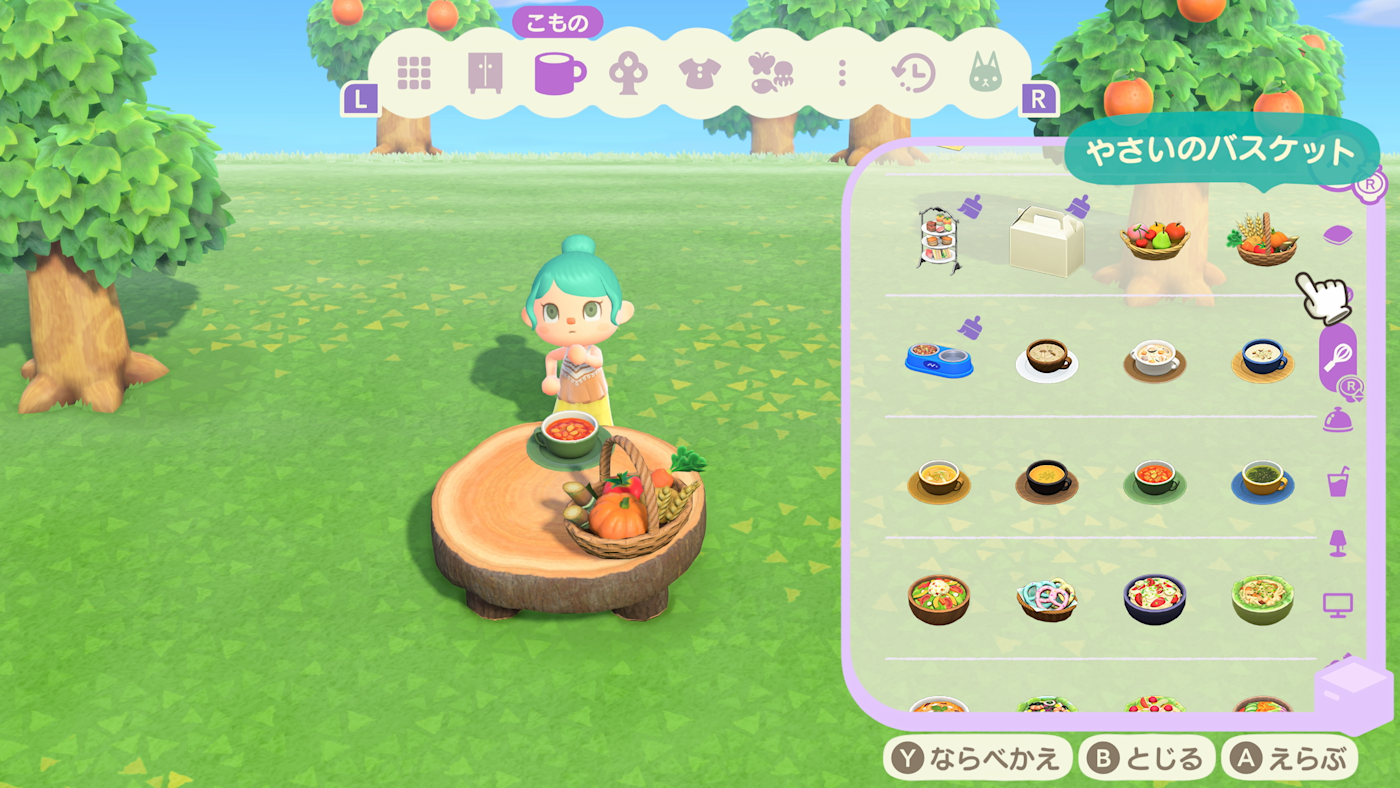Click the white takeout box item
This screenshot has height=788, width=1400.
click(x=1048, y=240)
